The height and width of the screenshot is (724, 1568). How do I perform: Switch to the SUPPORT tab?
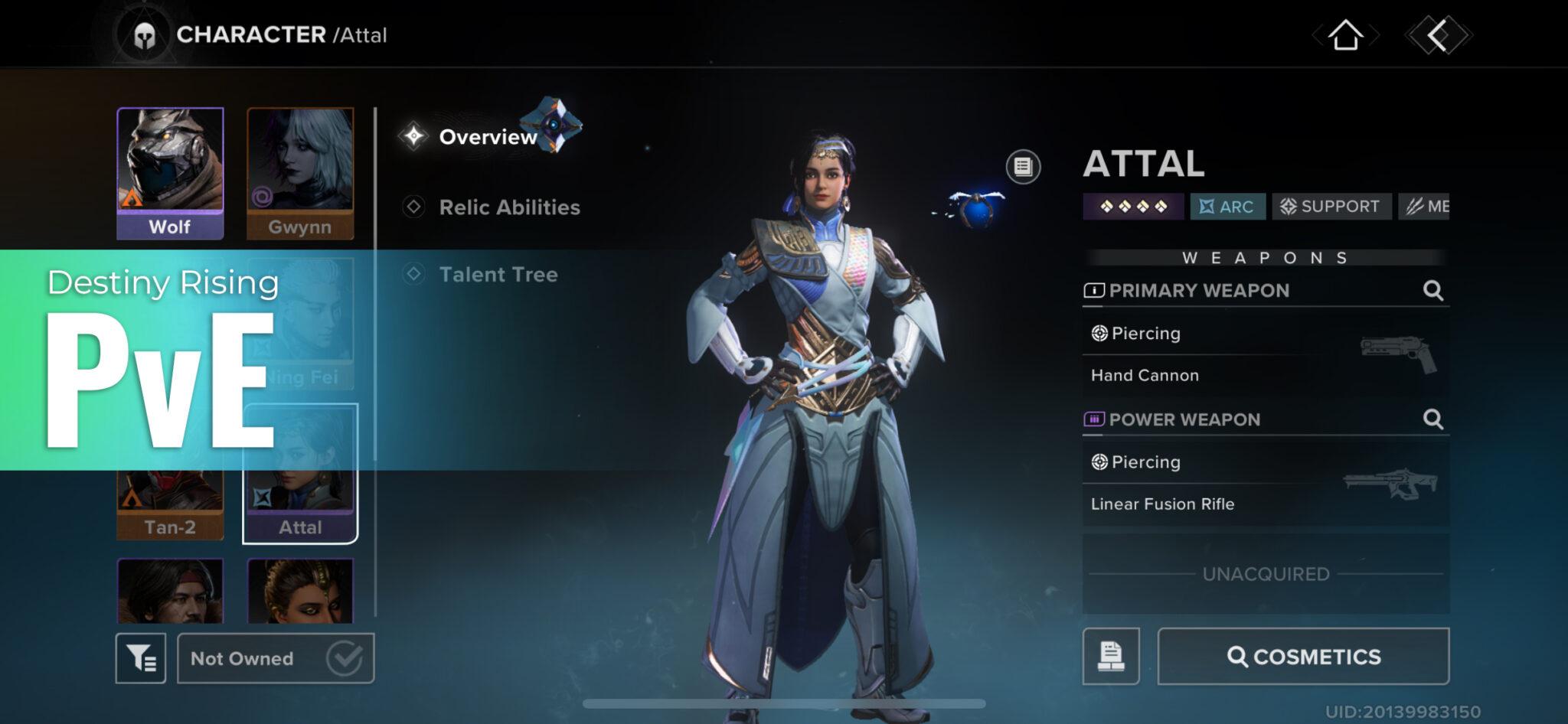click(x=1331, y=206)
